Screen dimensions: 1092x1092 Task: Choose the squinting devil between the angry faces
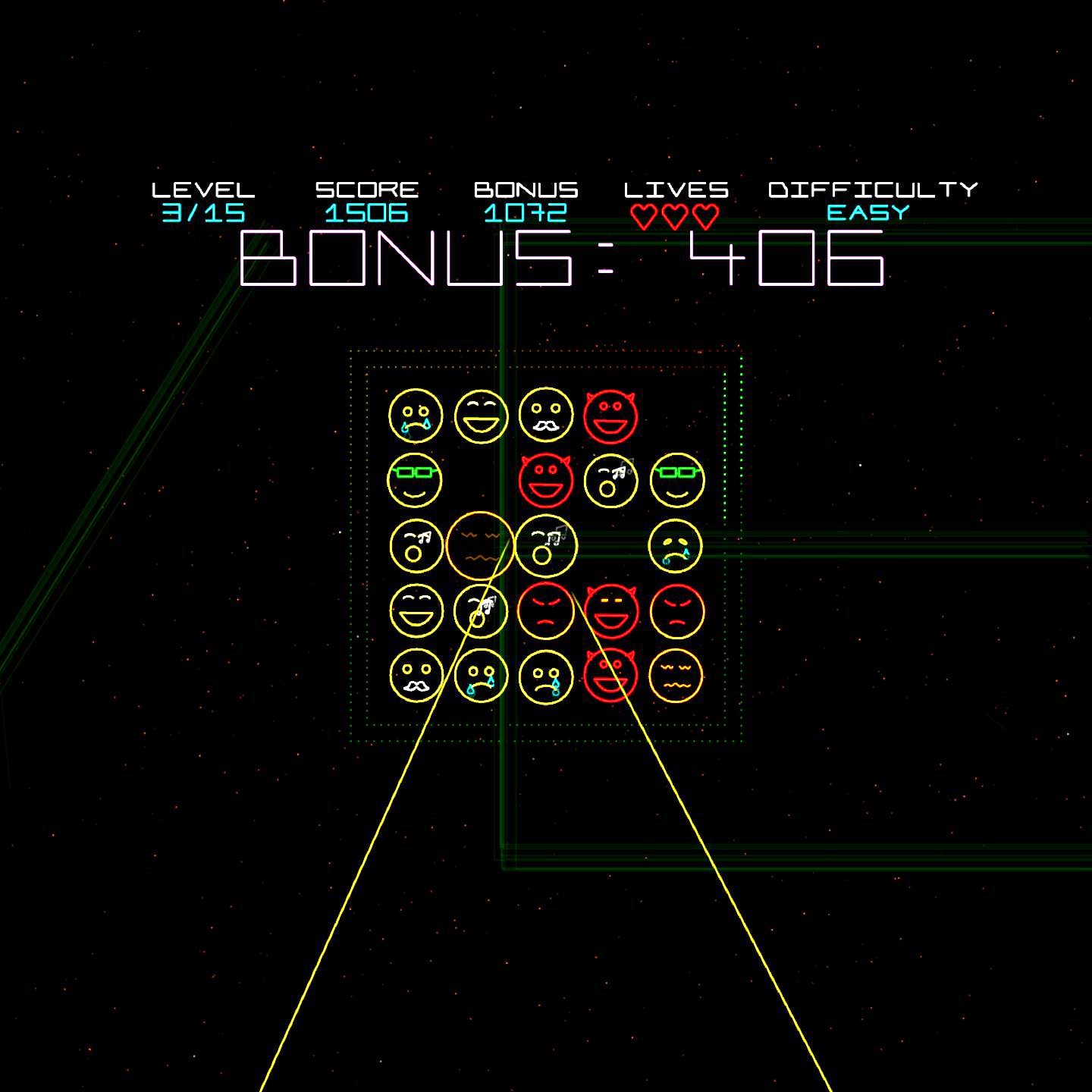(x=610, y=610)
